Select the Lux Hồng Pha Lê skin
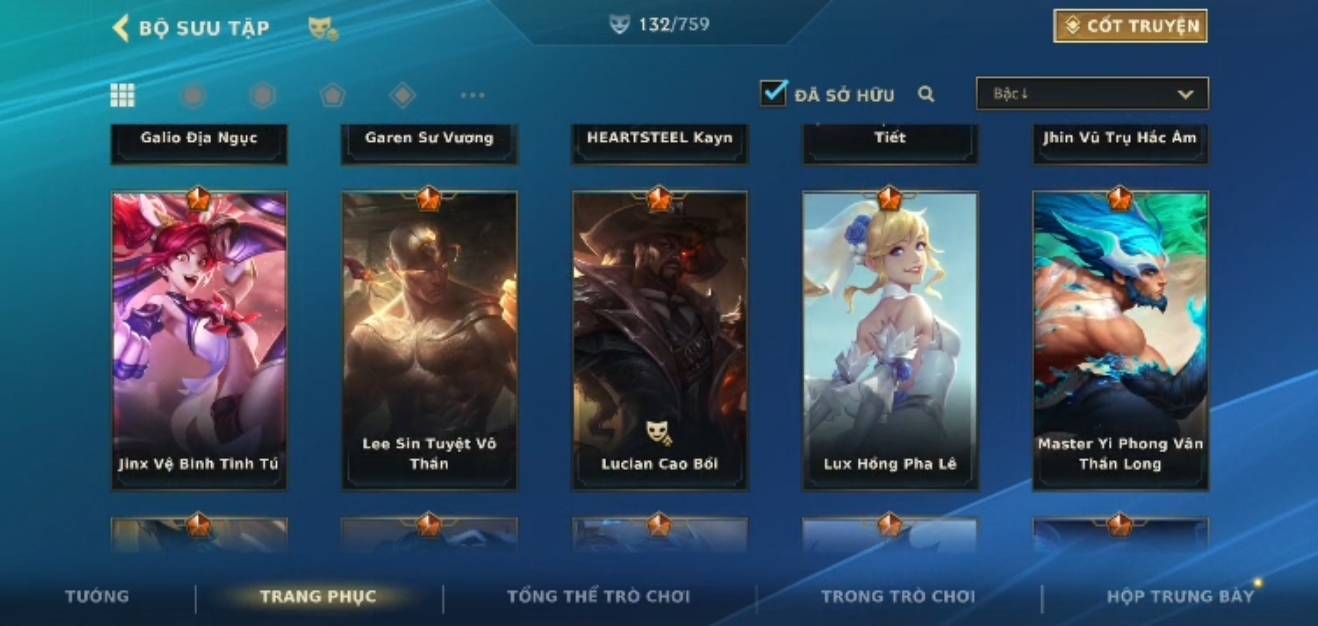 pos(889,340)
